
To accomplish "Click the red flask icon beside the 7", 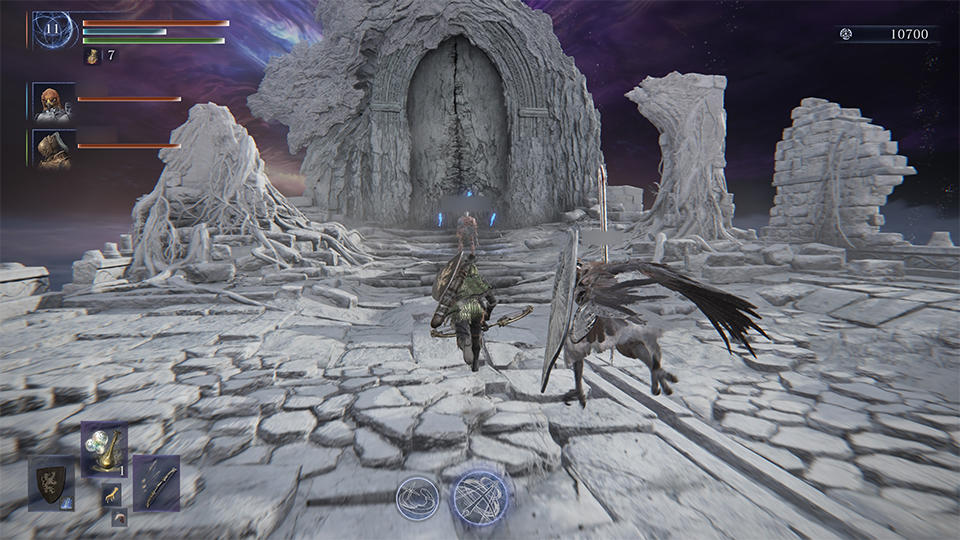I will pos(91,56).
